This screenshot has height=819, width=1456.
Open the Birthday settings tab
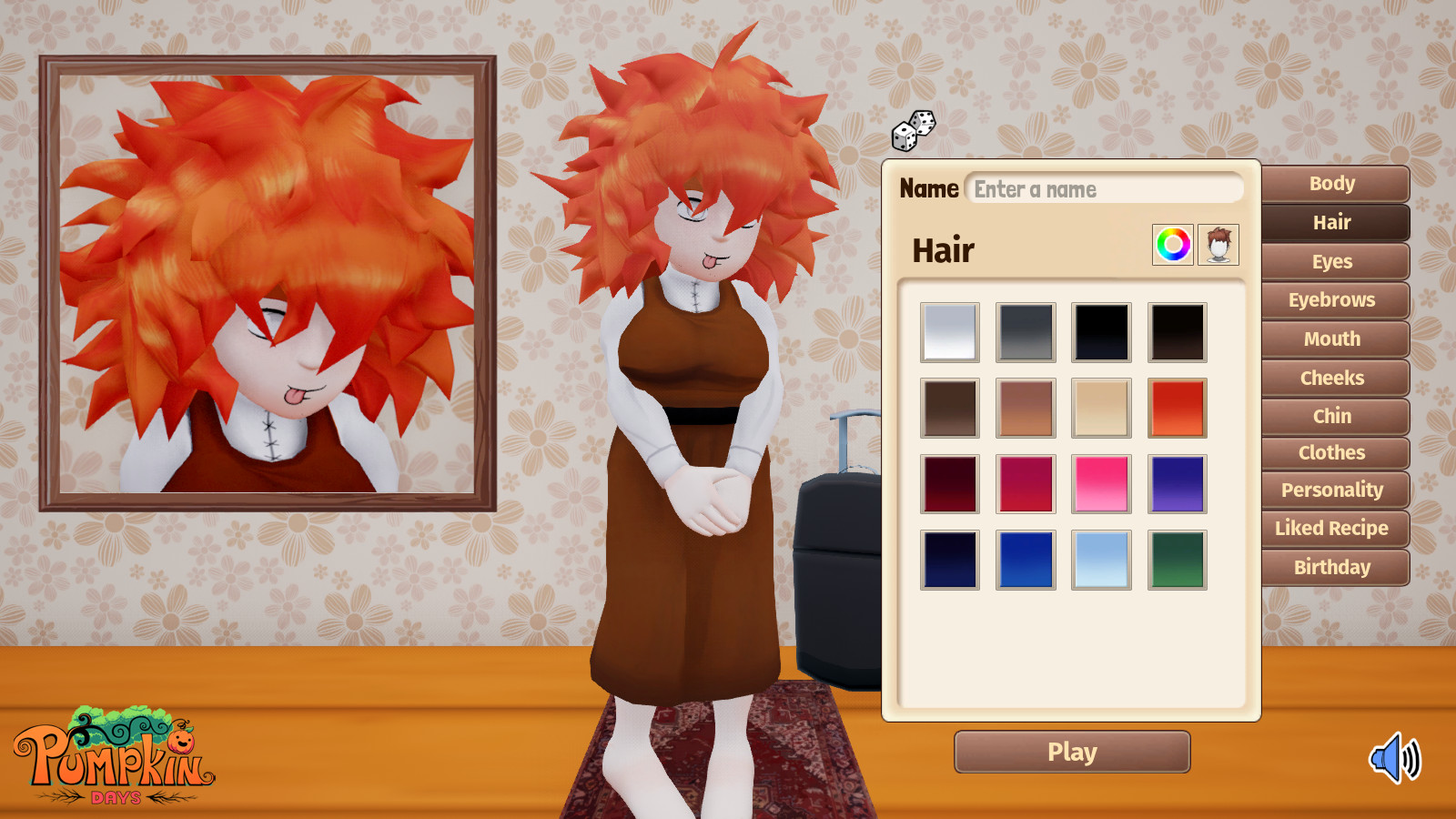(1333, 567)
